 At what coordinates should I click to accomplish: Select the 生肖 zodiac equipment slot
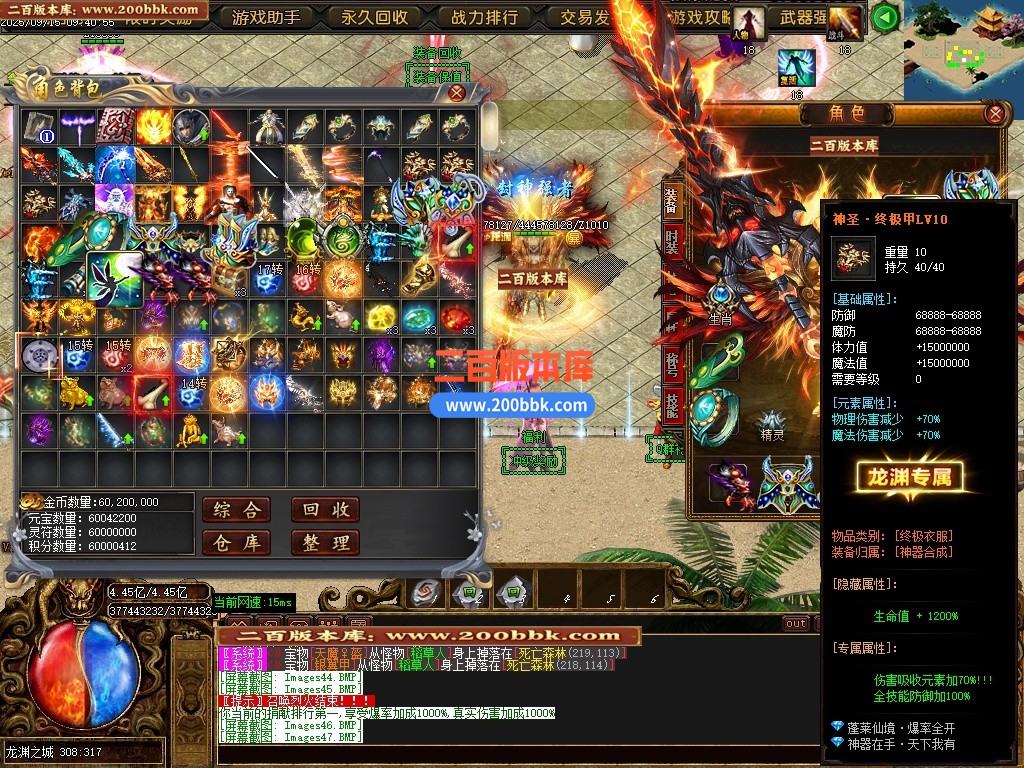point(720,298)
